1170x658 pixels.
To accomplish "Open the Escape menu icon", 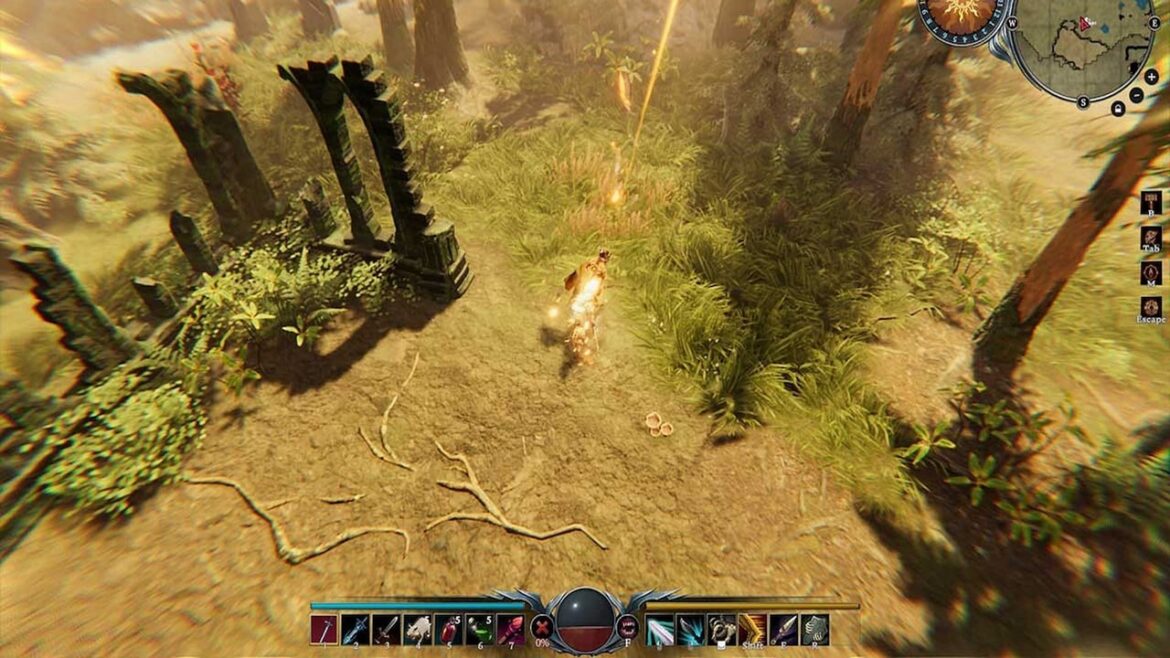I will 1151,306.
